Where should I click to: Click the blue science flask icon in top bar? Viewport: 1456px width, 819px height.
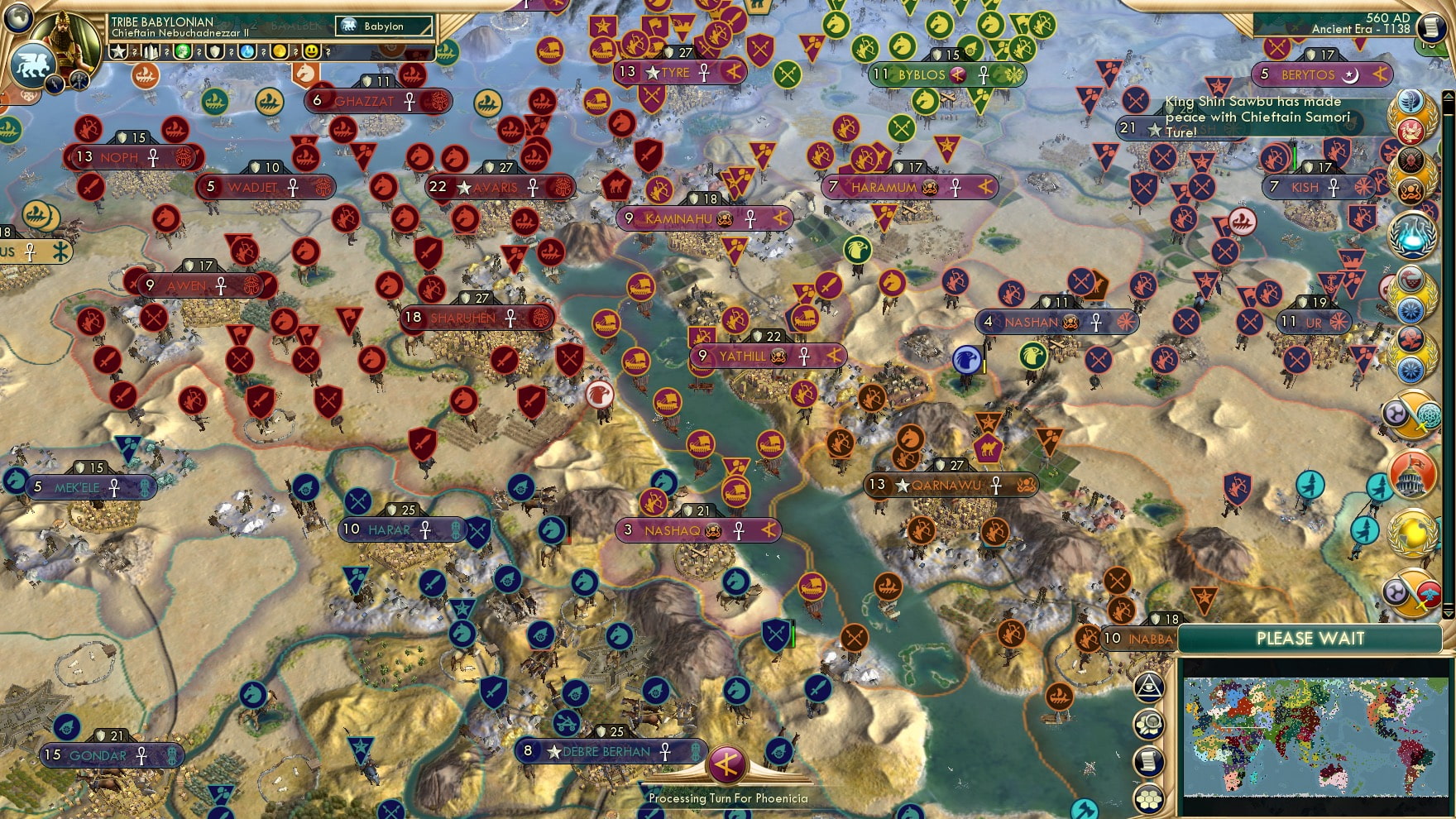click(x=247, y=51)
